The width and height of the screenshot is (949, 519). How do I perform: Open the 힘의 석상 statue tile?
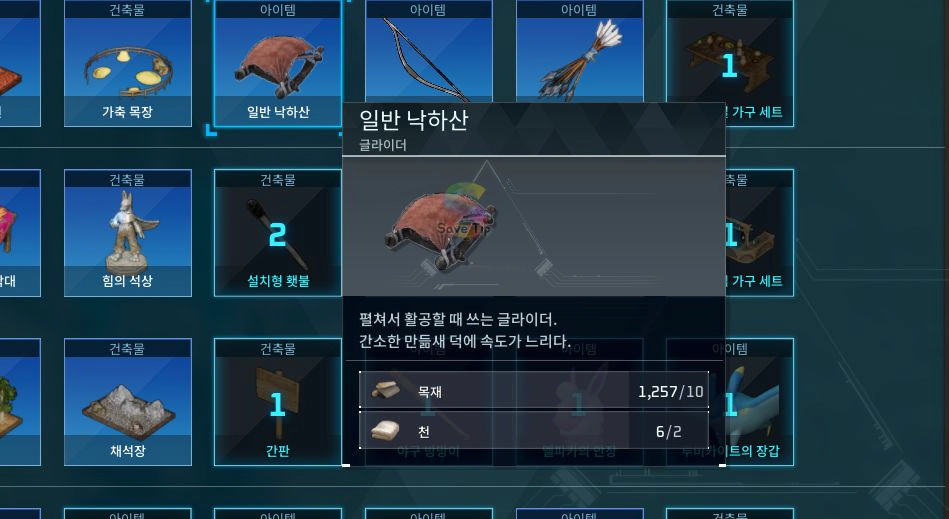point(127,232)
